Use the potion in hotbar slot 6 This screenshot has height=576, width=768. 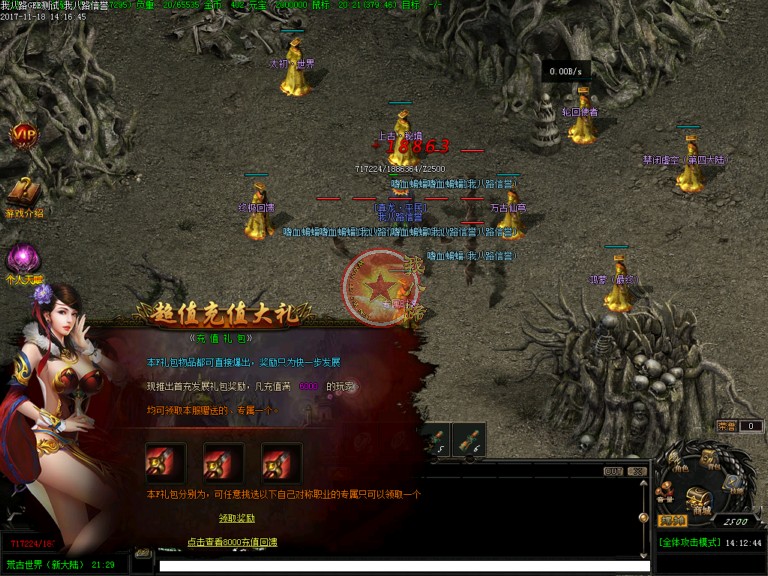point(468,438)
